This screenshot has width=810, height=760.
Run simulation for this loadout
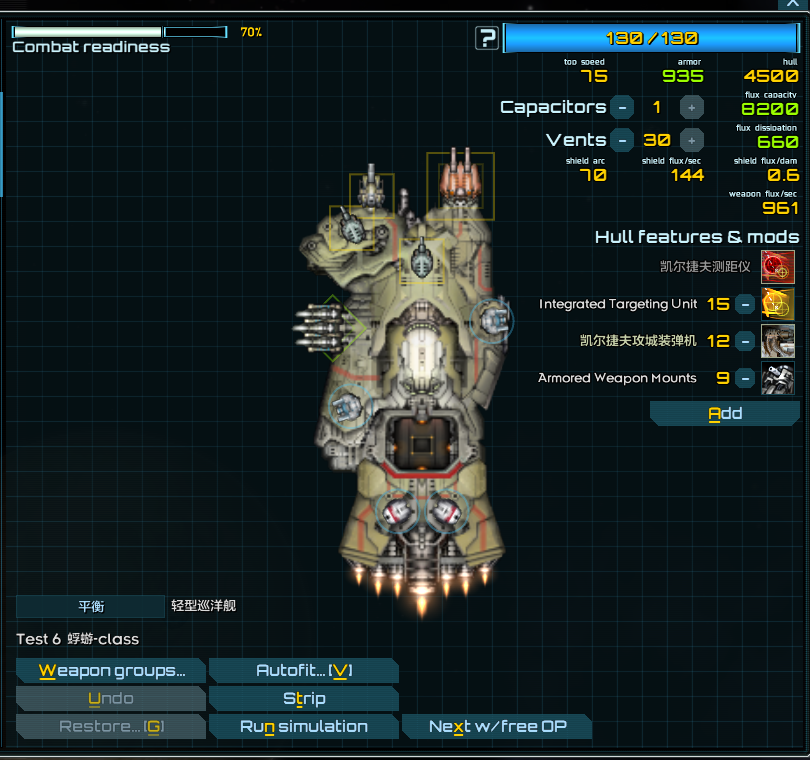[x=303, y=727]
